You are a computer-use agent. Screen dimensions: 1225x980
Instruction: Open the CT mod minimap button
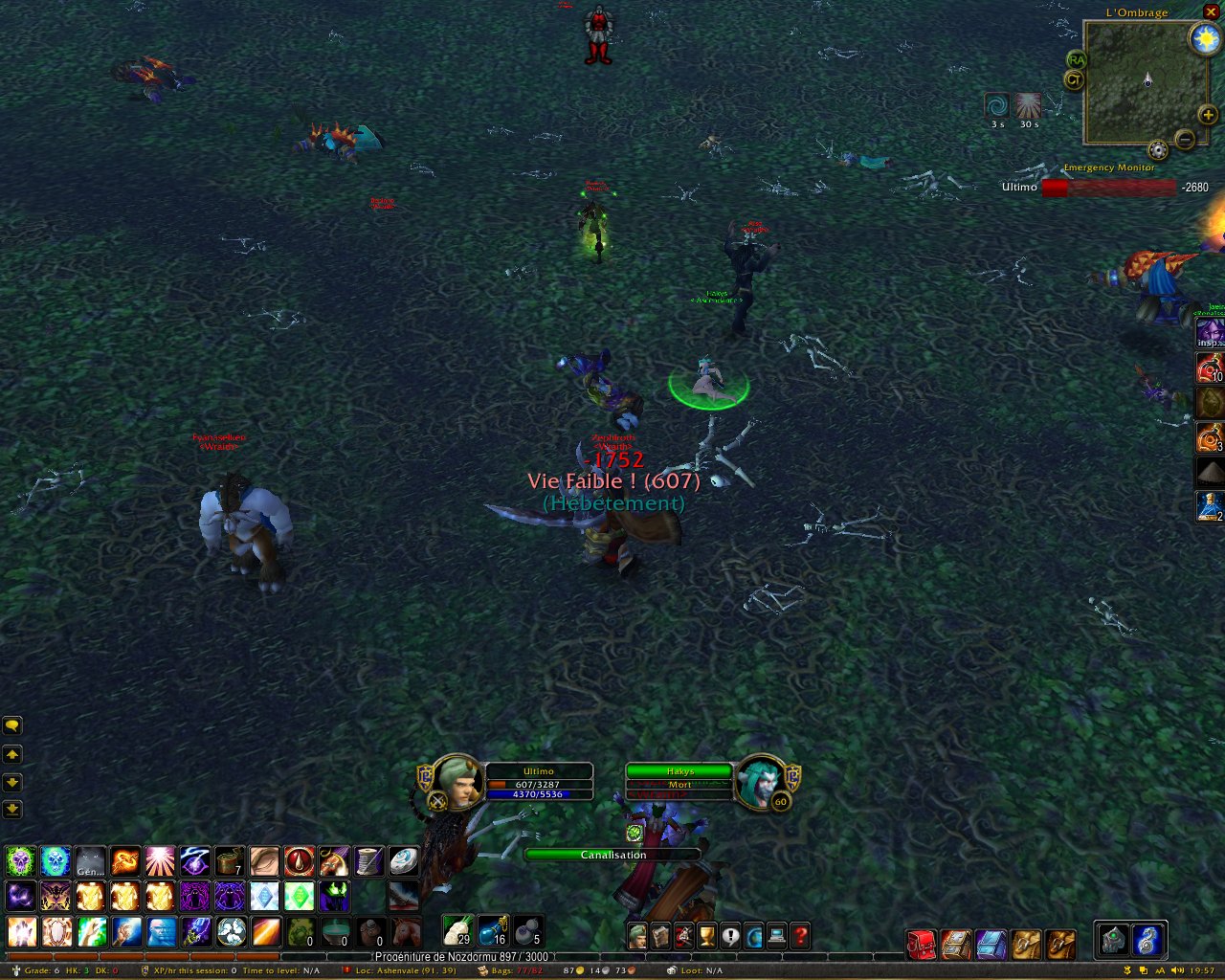(x=1074, y=80)
